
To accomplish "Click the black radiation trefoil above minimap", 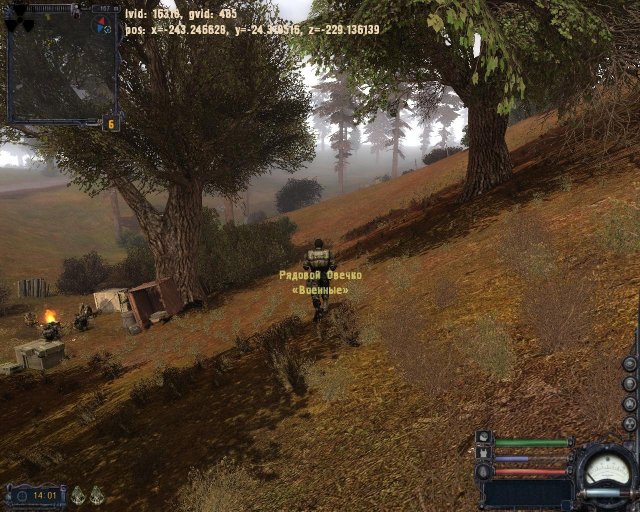I will pyautogui.click(x=19, y=18).
